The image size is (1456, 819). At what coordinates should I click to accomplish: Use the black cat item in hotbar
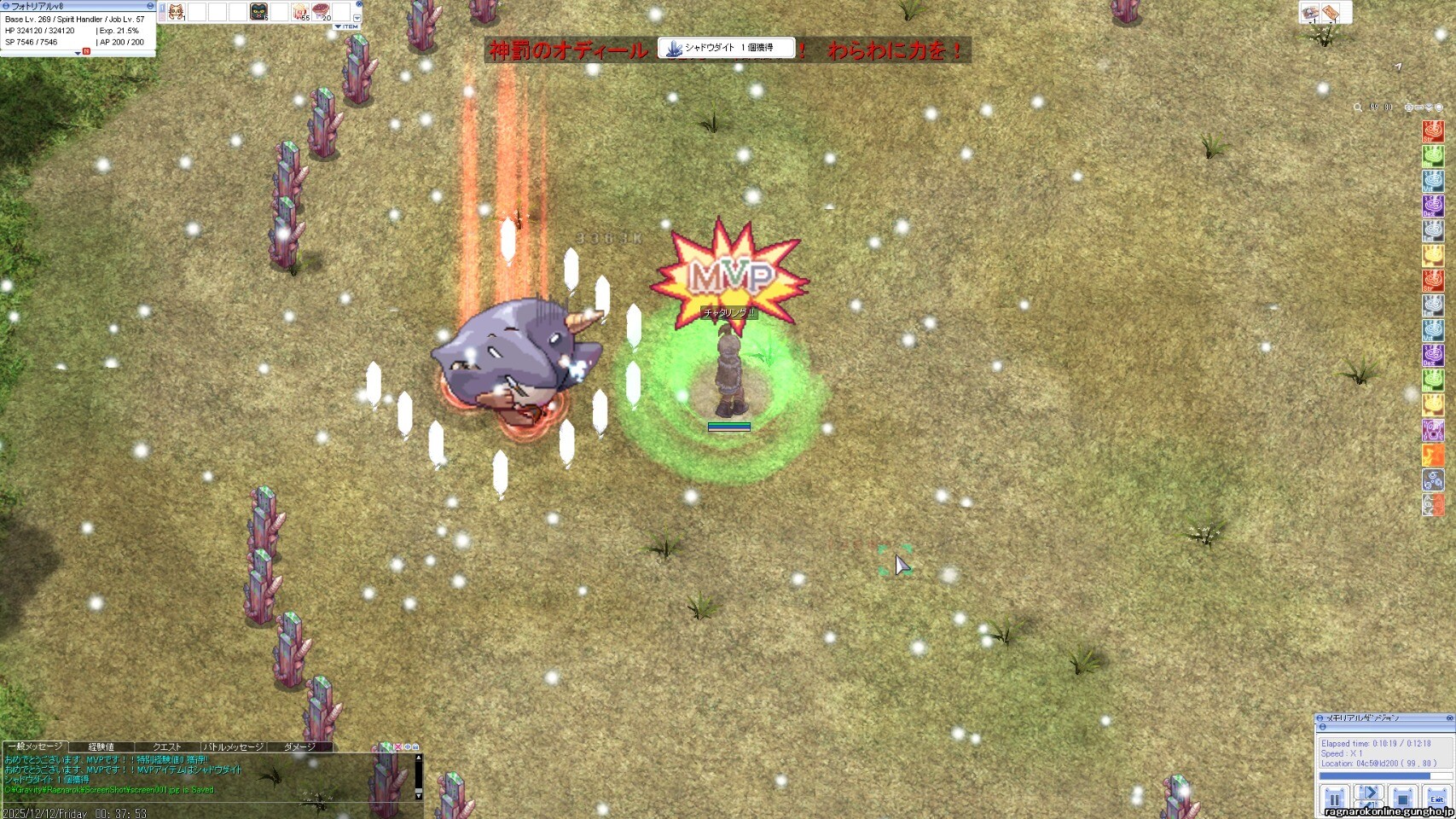tap(258, 12)
